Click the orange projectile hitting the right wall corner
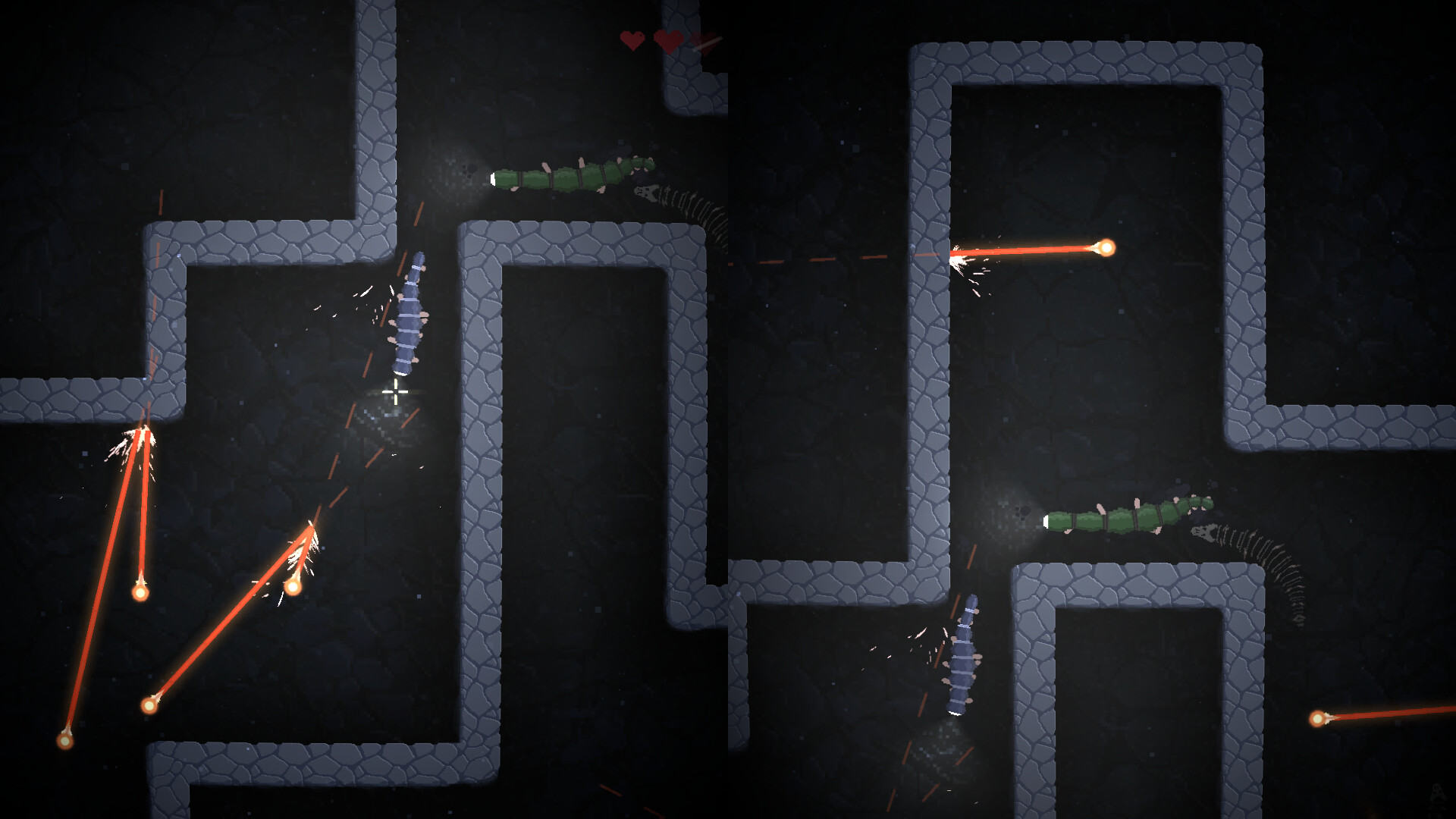Image resolution: width=1456 pixels, height=819 pixels. pos(1105,246)
